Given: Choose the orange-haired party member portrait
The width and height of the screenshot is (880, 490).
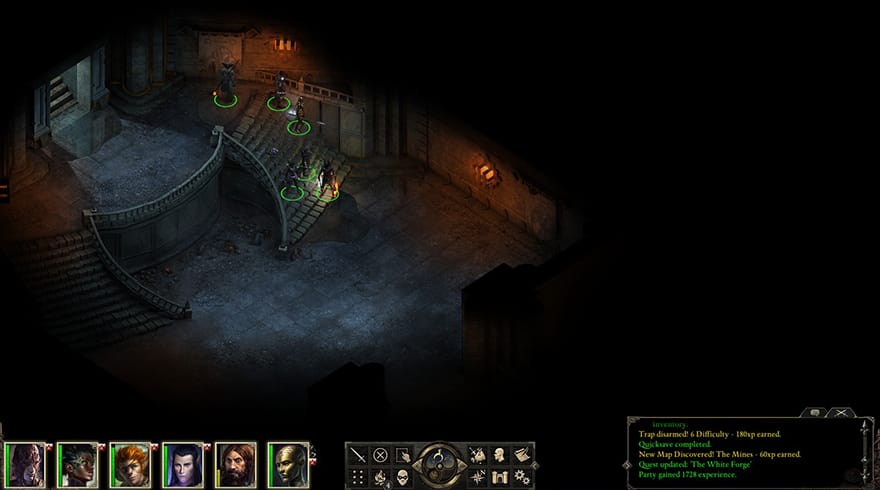Looking at the screenshot, I should (x=130, y=464).
